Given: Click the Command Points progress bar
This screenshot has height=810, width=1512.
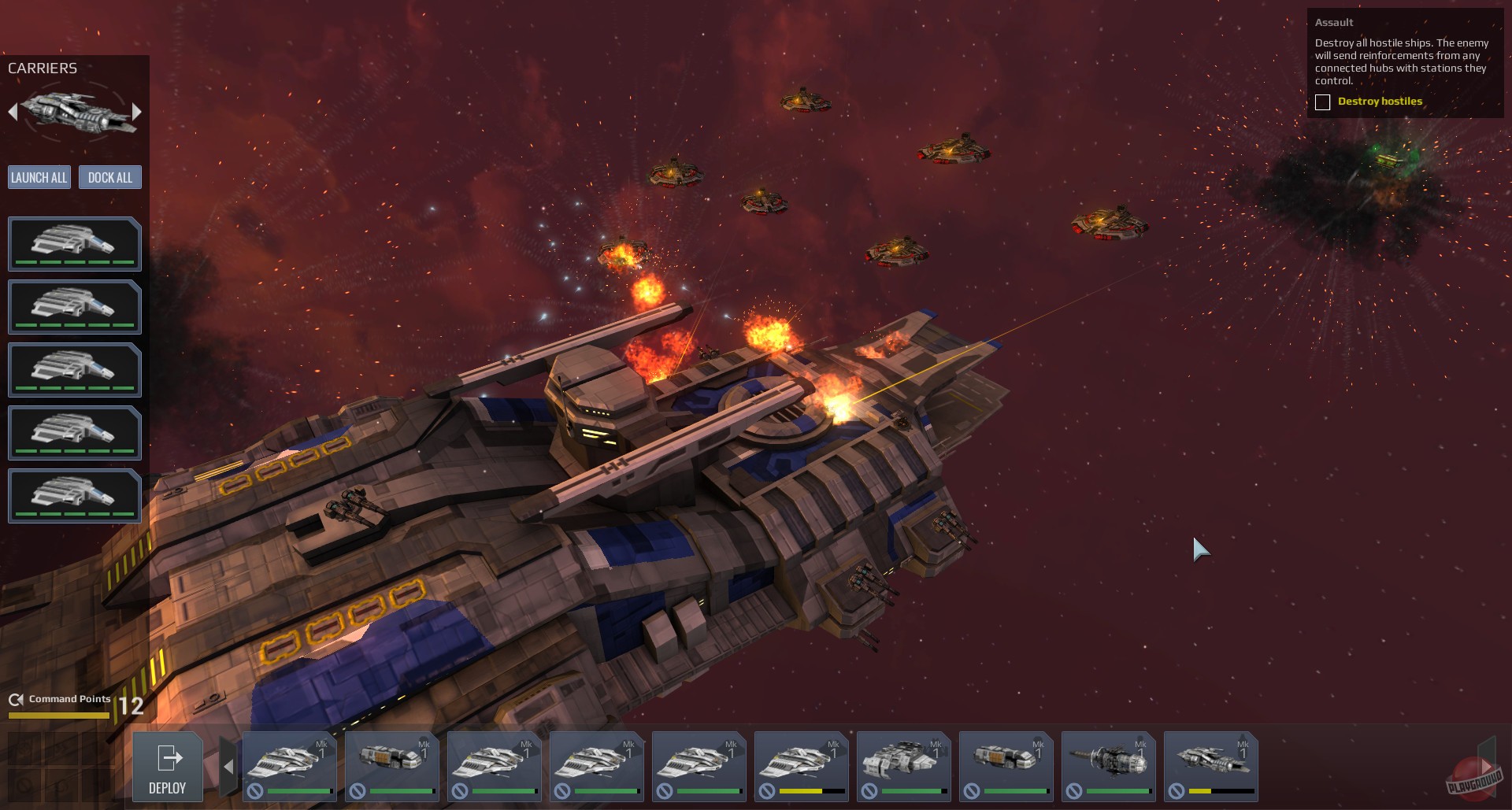Looking at the screenshot, I should coord(59,716).
